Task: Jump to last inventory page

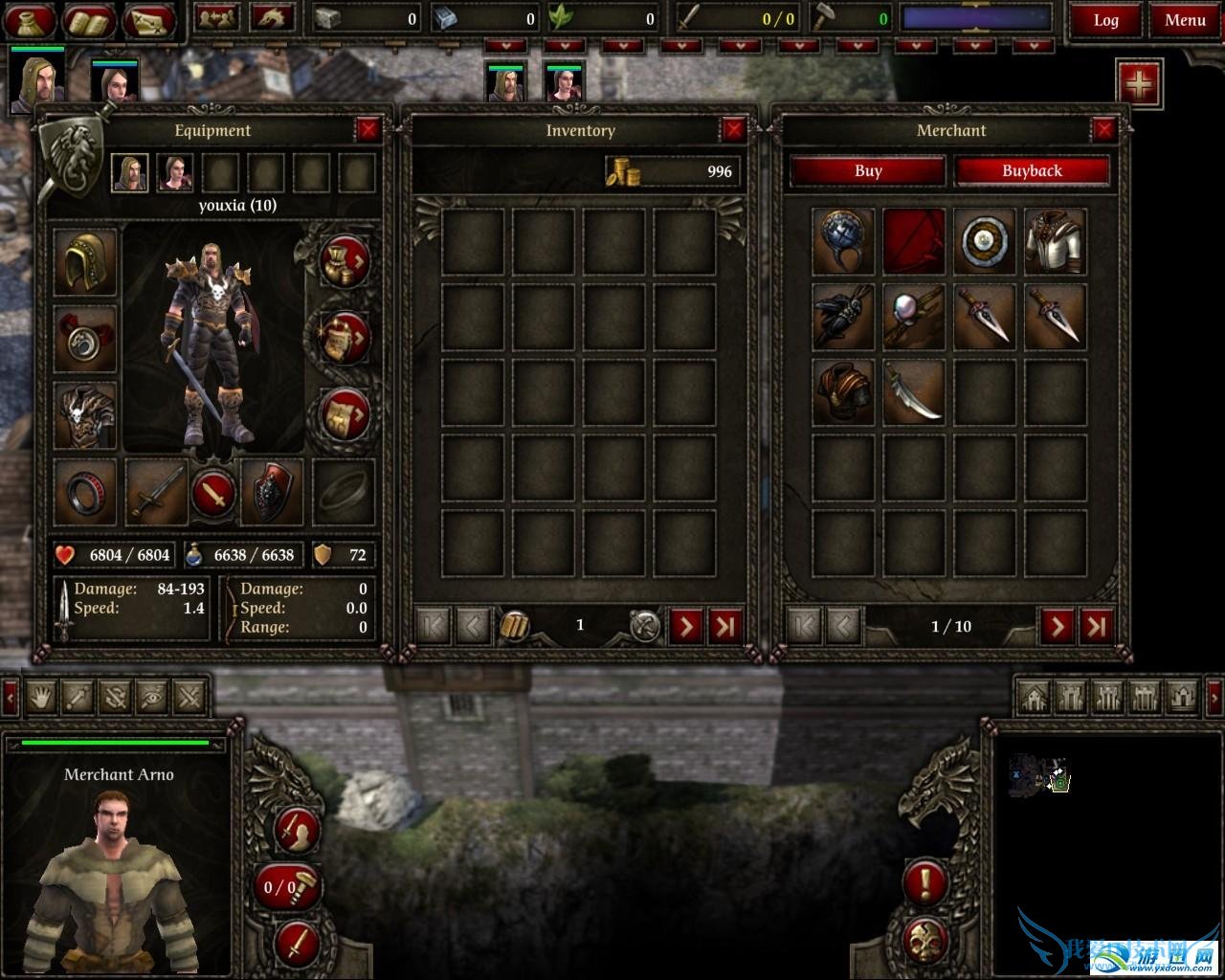Action: [724, 626]
